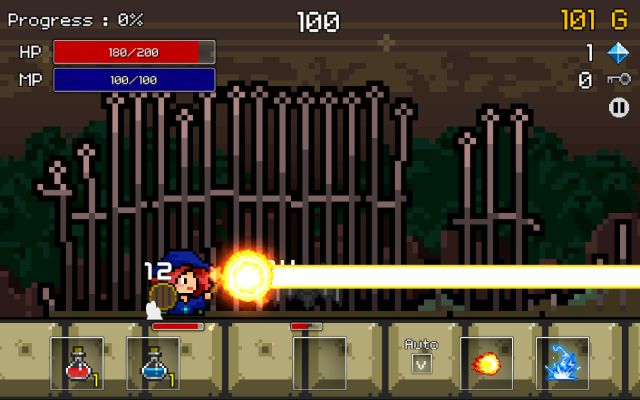Cast the blue lightning skill

(562, 362)
